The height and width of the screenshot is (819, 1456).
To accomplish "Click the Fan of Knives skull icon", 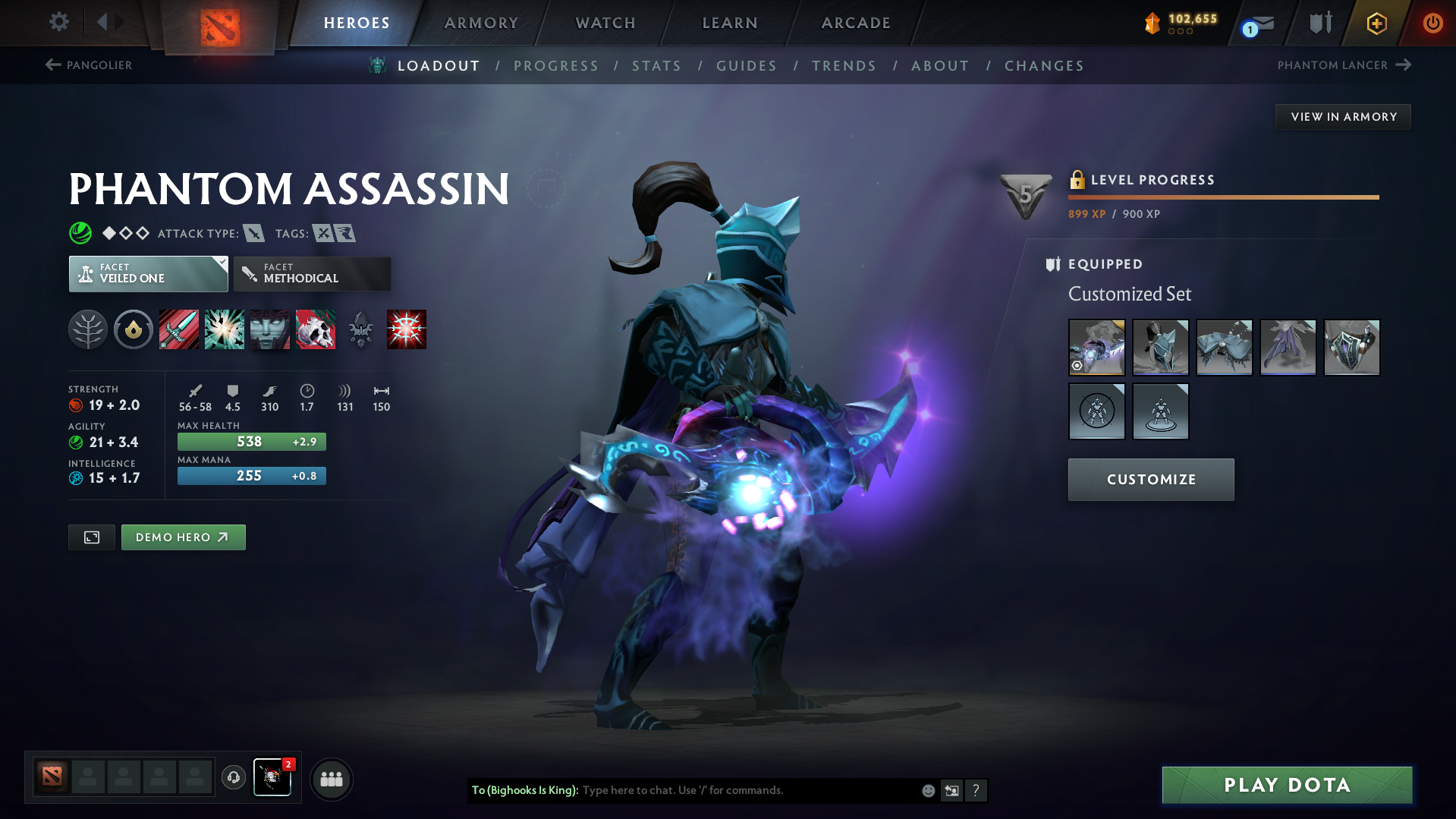I will coord(315,329).
